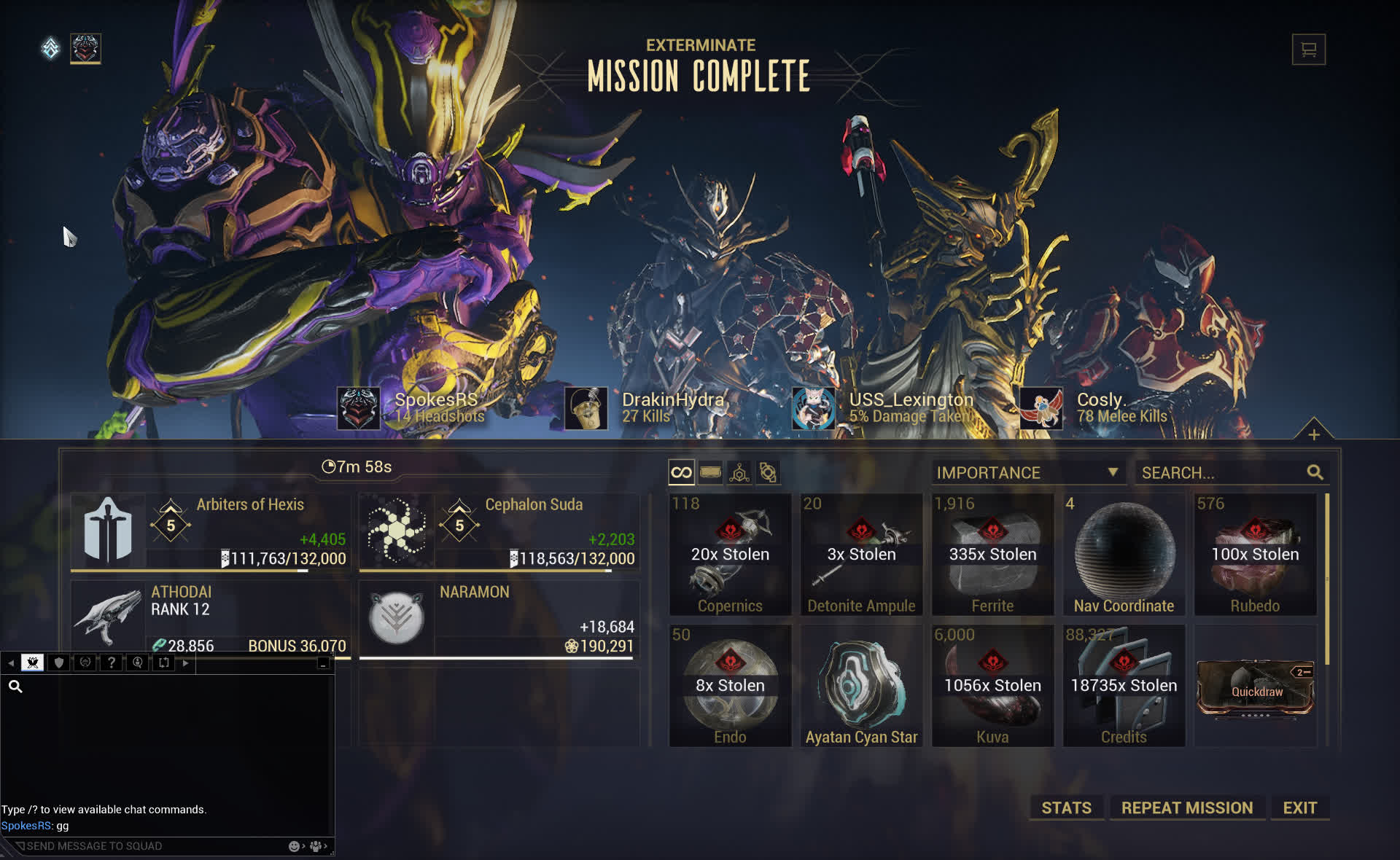Open the top-right market cart icon
Image resolution: width=1400 pixels, height=860 pixels.
tap(1308, 50)
